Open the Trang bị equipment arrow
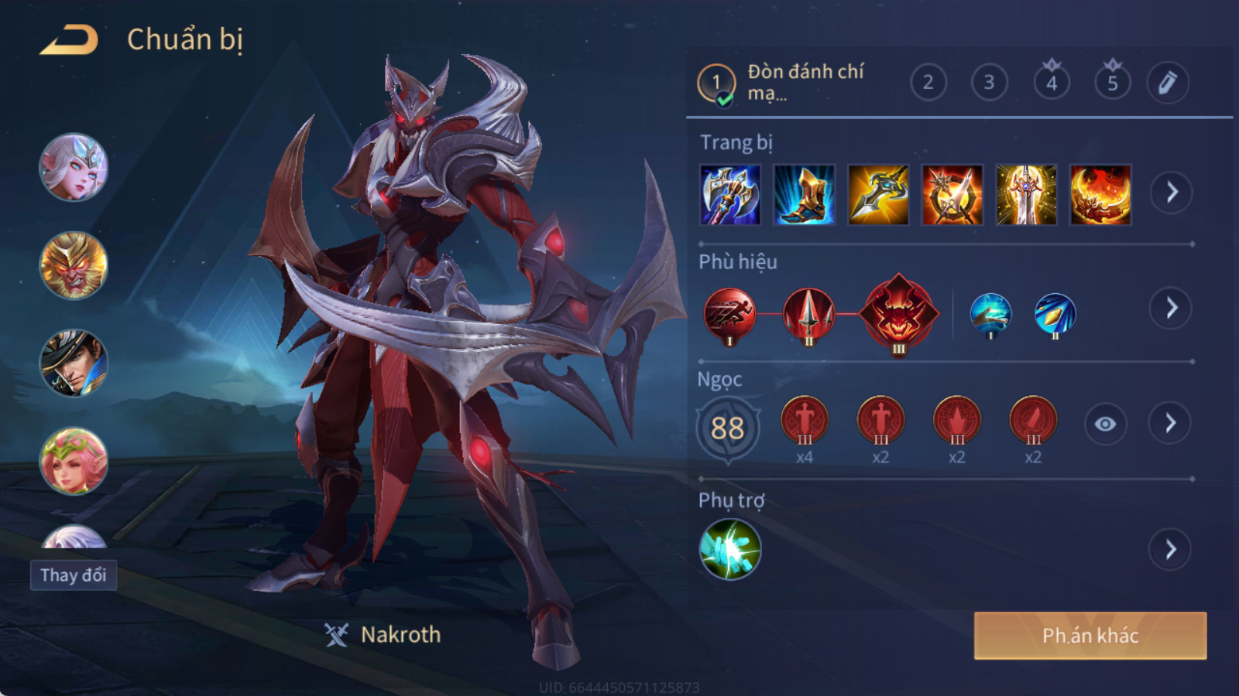Image resolution: width=1239 pixels, height=696 pixels. pos(1171,192)
